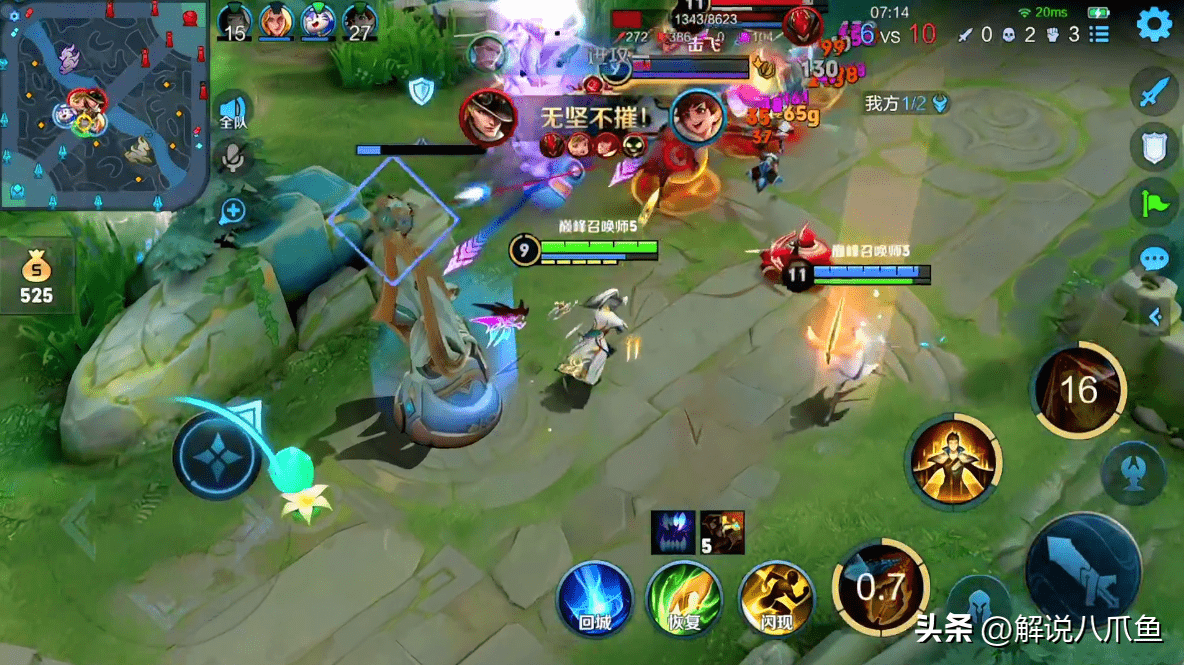The height and width of the screenshot is (665, 1184).
Task: Open the settings gear
Action: 1154,23
